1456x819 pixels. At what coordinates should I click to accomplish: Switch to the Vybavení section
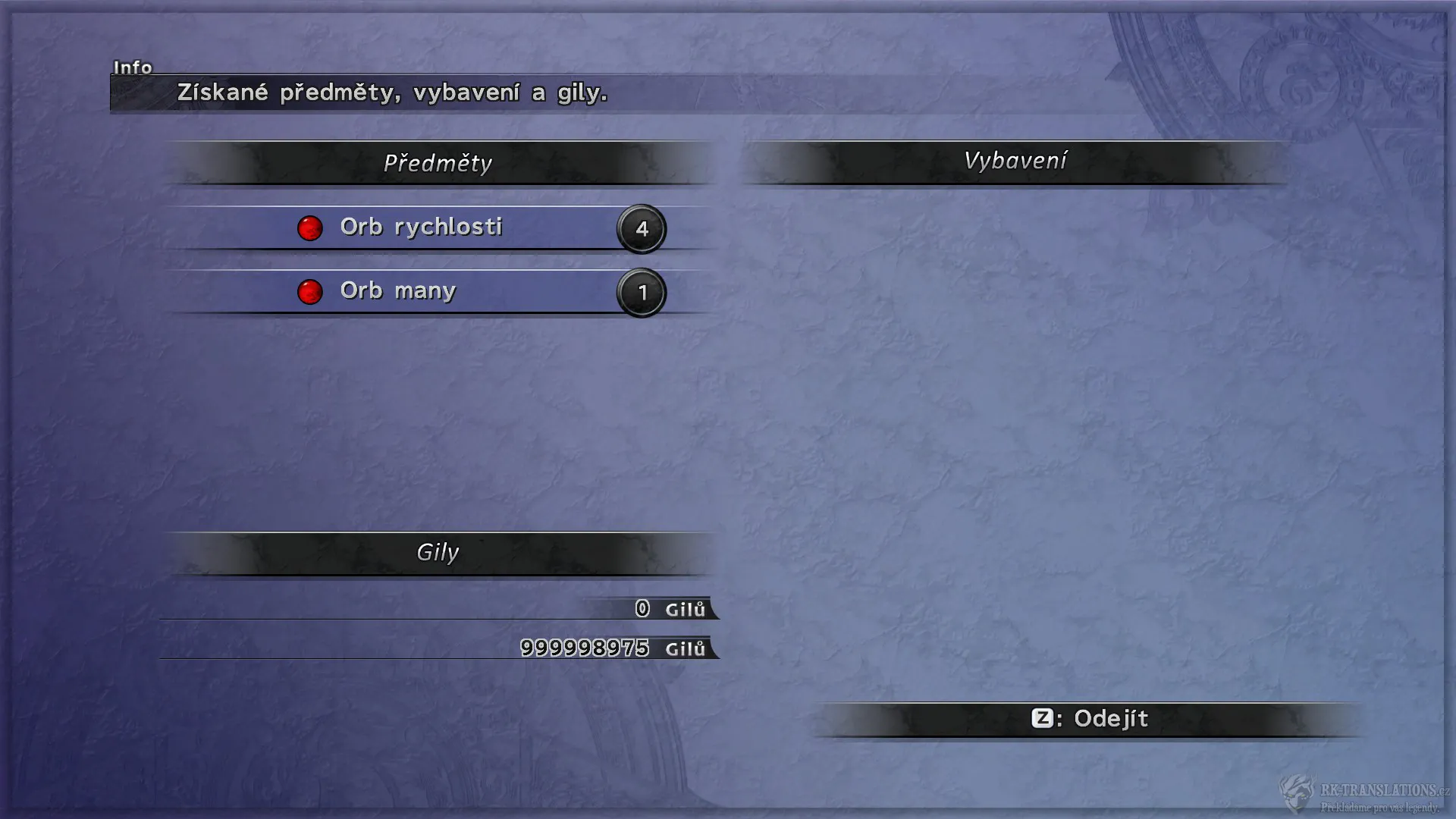(1015, 160)
